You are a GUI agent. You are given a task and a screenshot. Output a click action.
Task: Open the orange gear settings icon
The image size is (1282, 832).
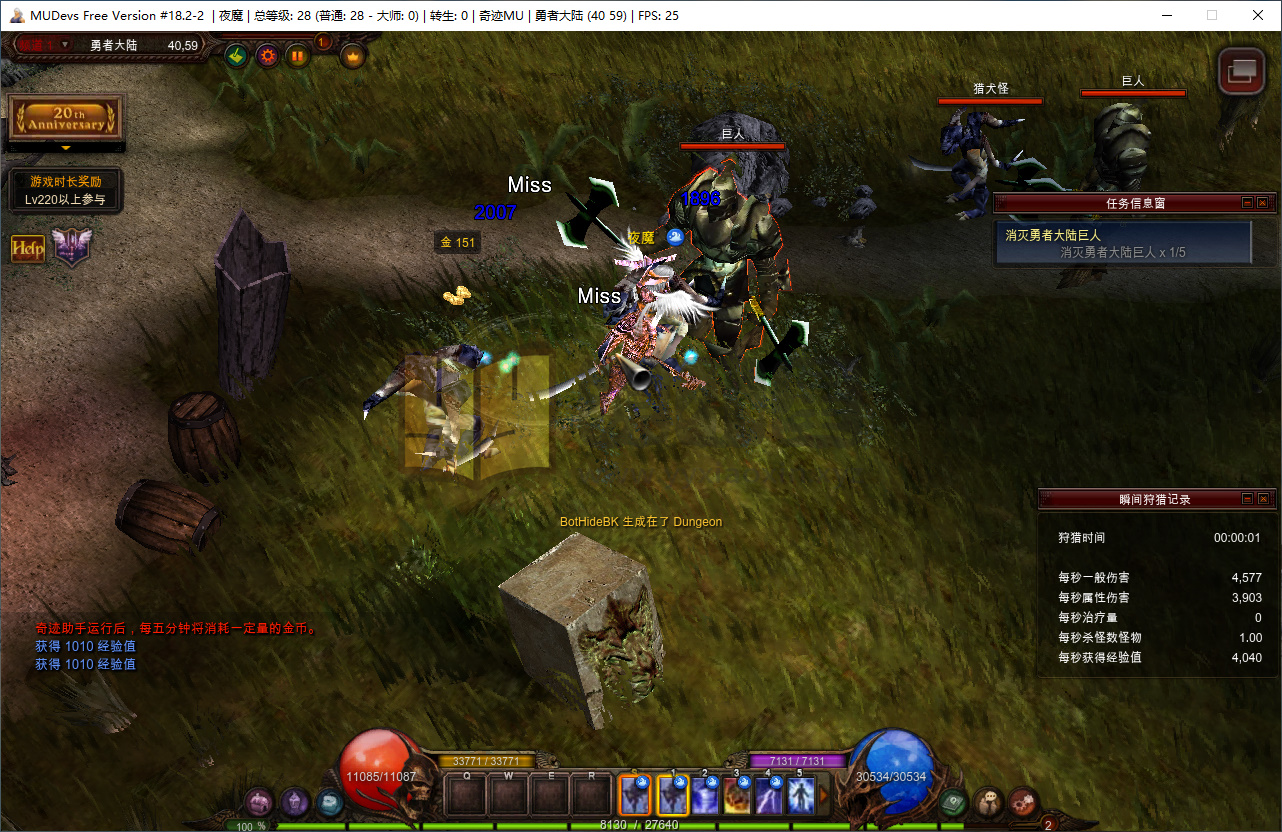point(267,56)
